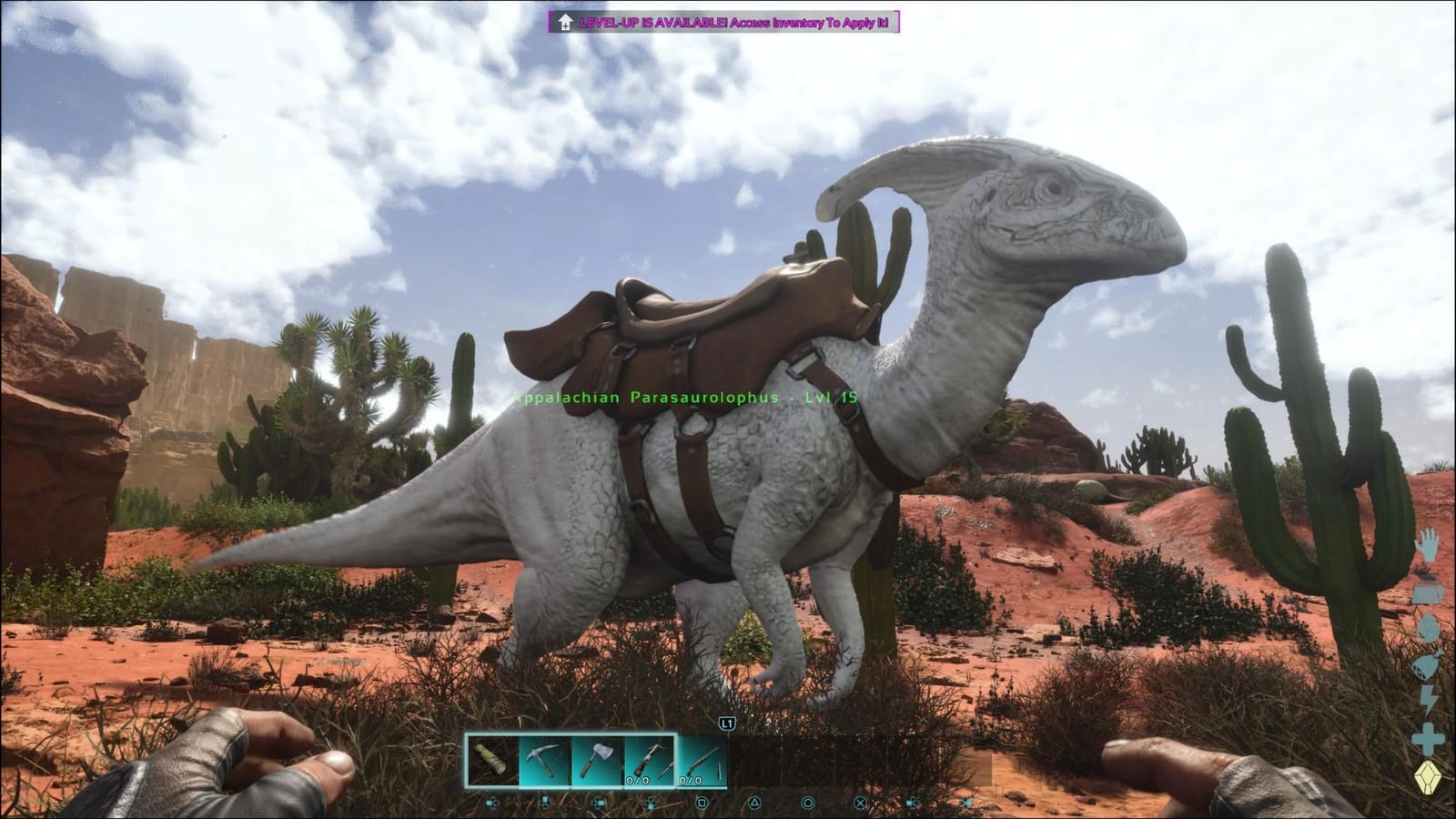Click the Square button prompt below the hotbar
The image size is (1456, 819).
703,802
